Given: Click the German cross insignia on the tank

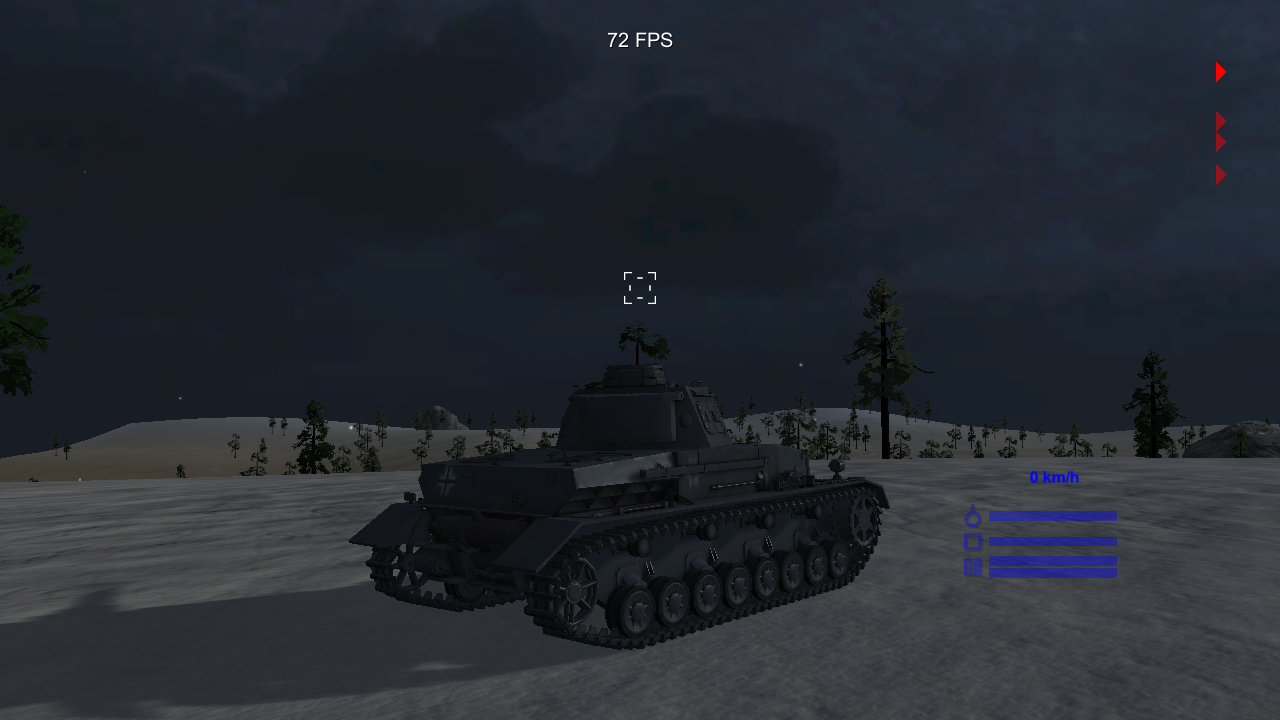Looking at the screenshot, I should point(449,480).
